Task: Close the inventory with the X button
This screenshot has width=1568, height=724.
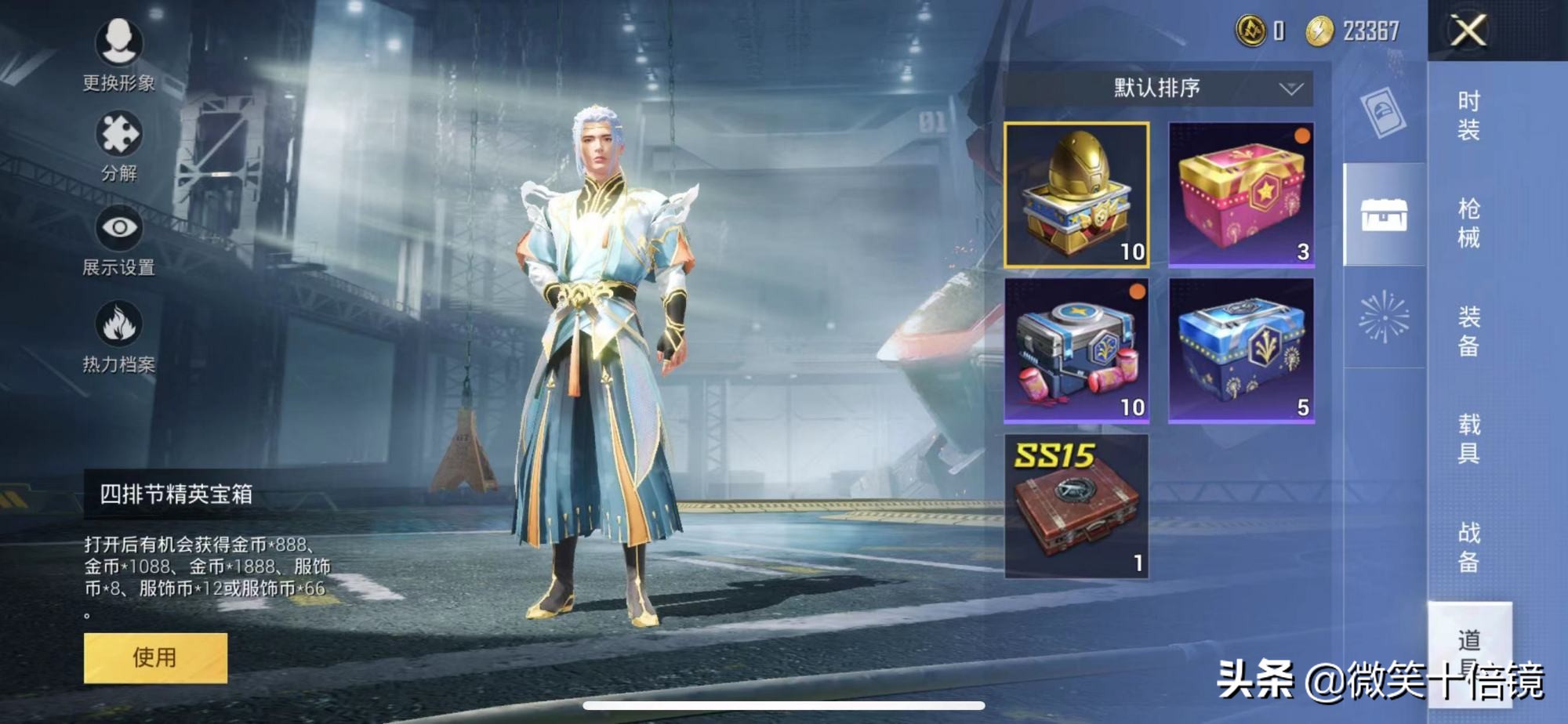Action: 1468,31
